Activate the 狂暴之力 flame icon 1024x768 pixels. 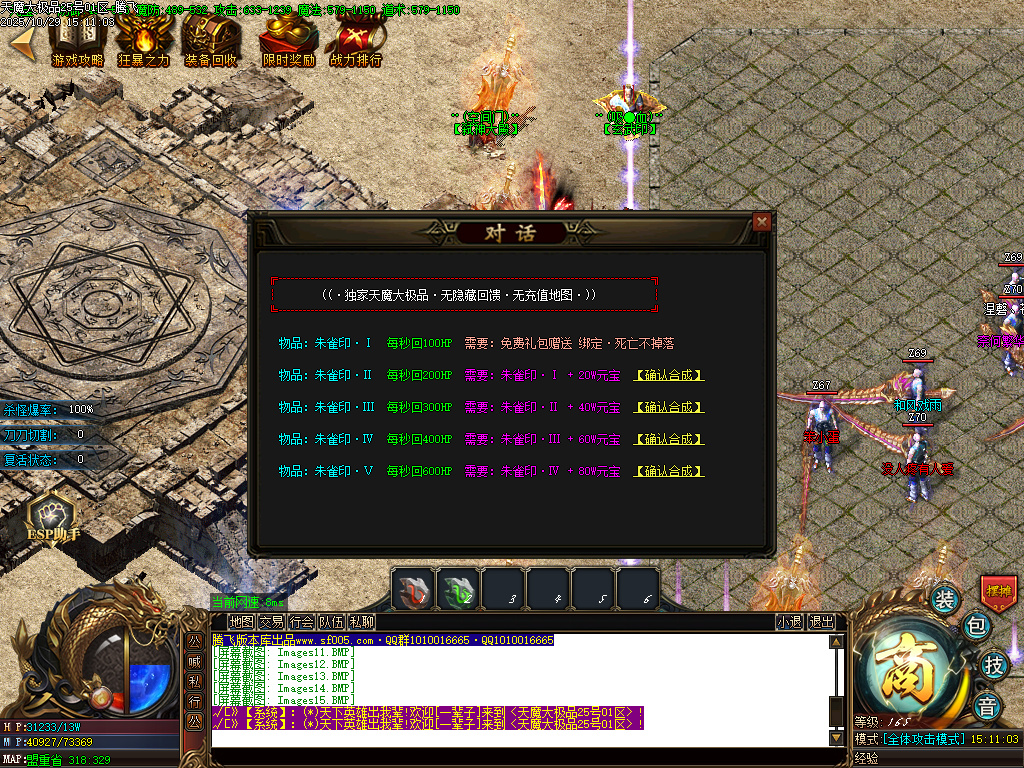tap(144, 43)
